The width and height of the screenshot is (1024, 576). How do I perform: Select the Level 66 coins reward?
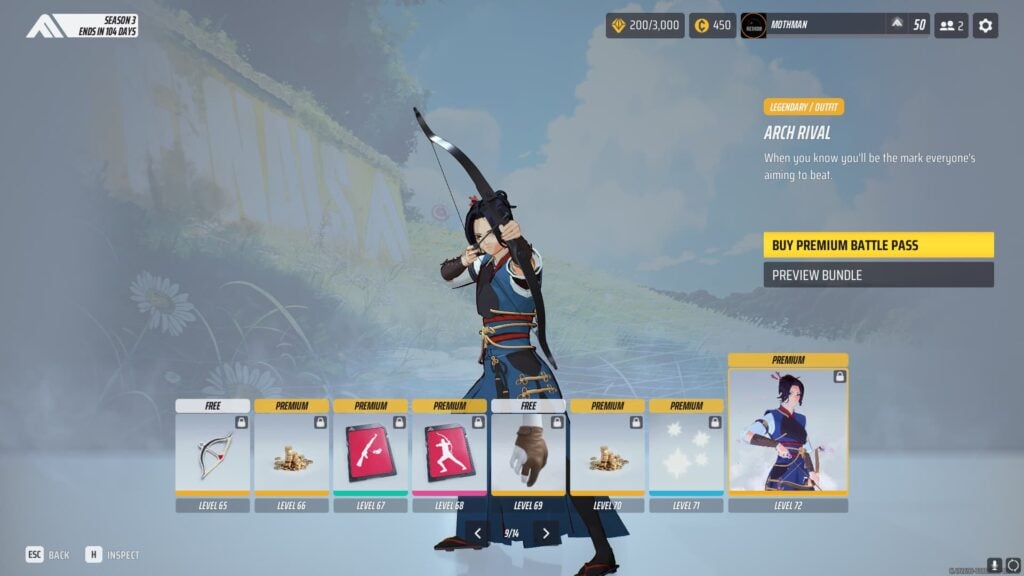pos(292,453)
